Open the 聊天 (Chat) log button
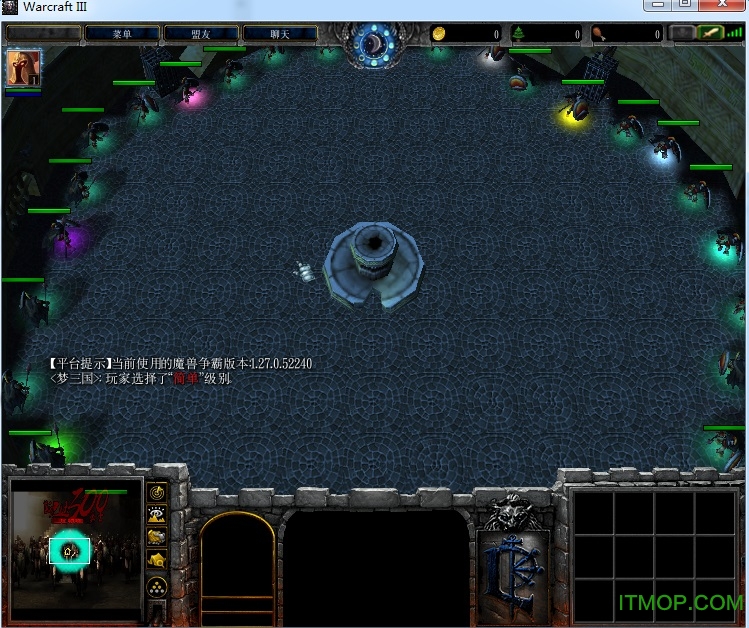The width and height of the screenshot is (749, 628). [x=279, y=33]
